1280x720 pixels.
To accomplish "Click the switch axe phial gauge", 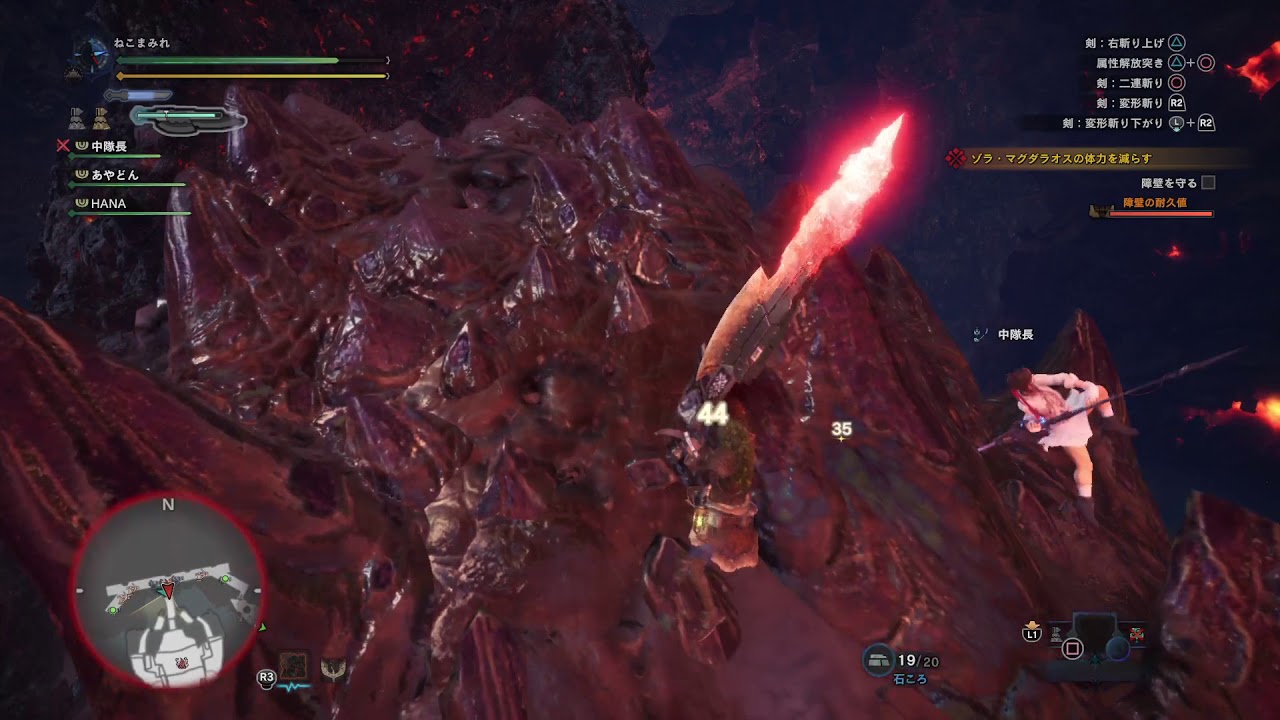I will click(188, 118).
